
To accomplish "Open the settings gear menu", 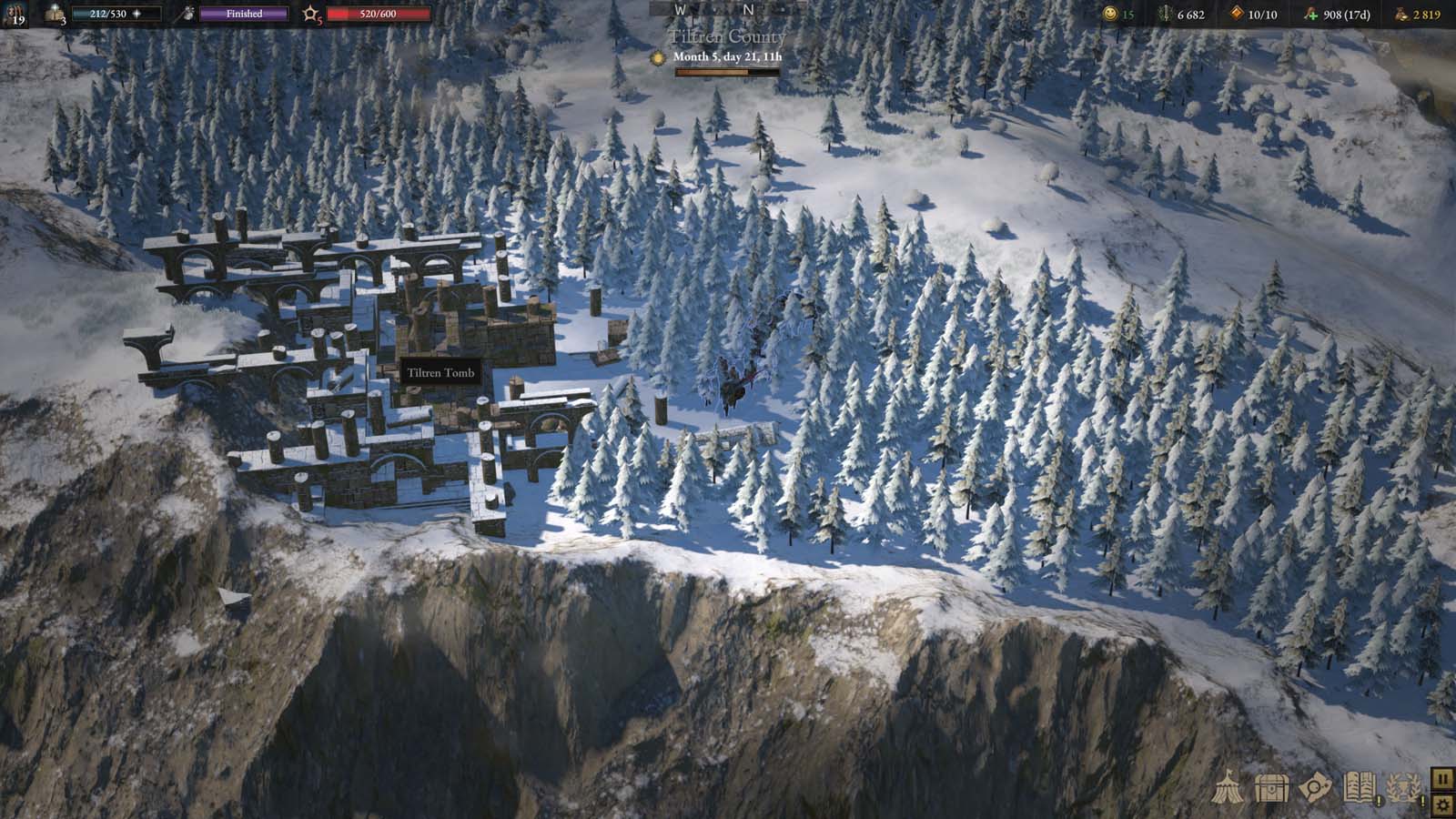I will [1443, 804].
